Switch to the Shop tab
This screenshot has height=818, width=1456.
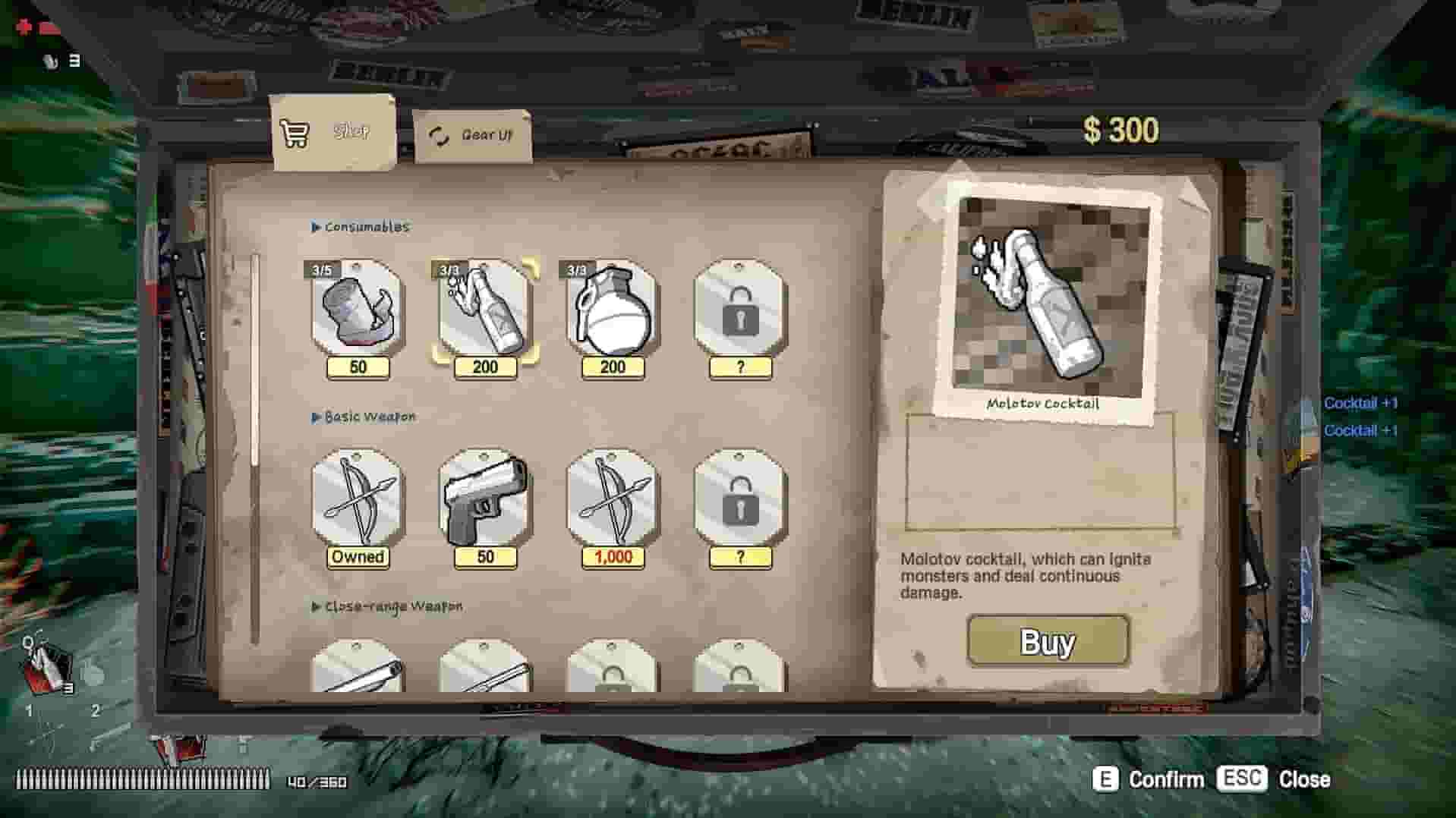tap(334, 132)
